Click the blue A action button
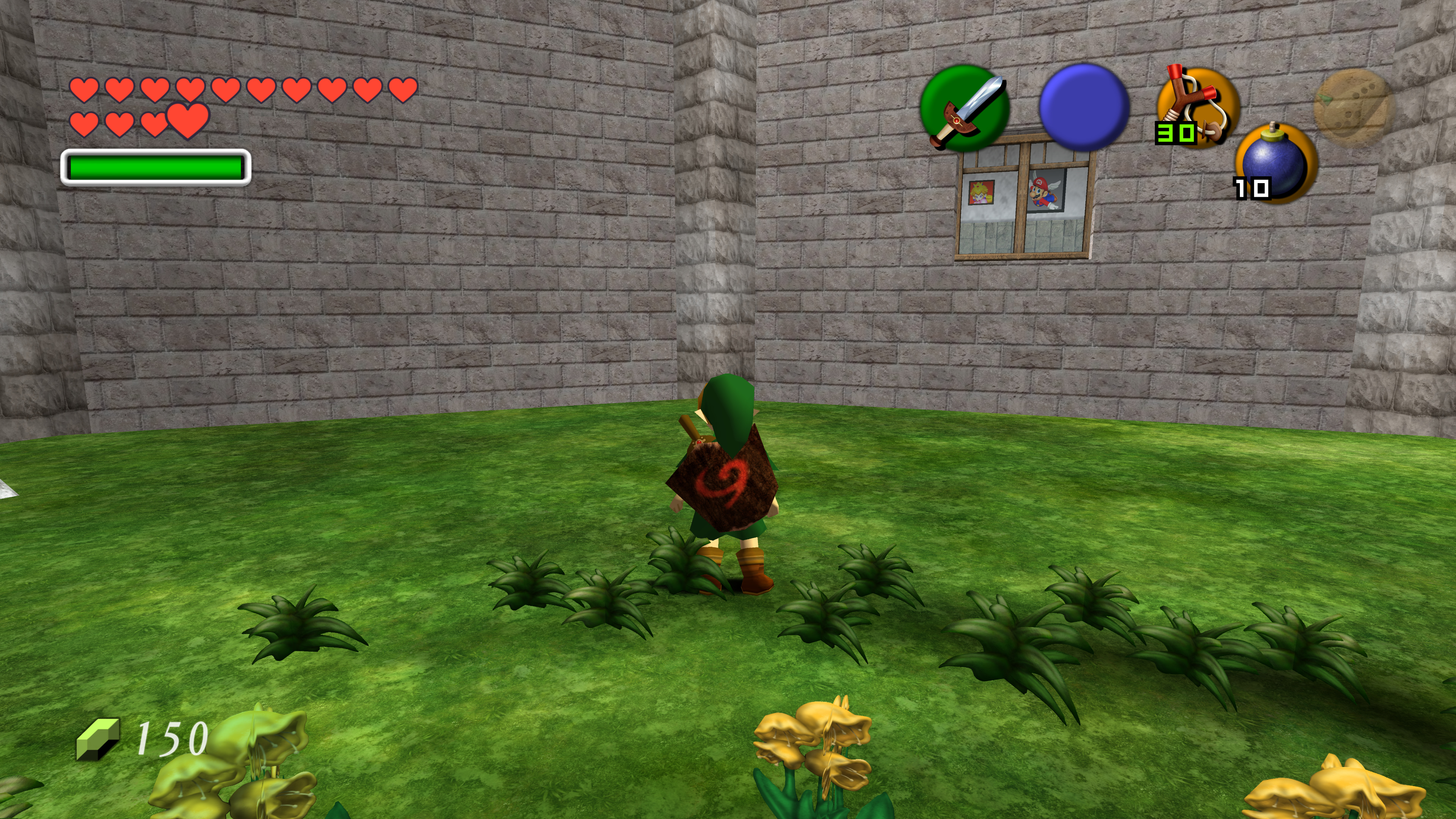The height and width of the screenshot is (819, 1456). tap(1084, 107)
